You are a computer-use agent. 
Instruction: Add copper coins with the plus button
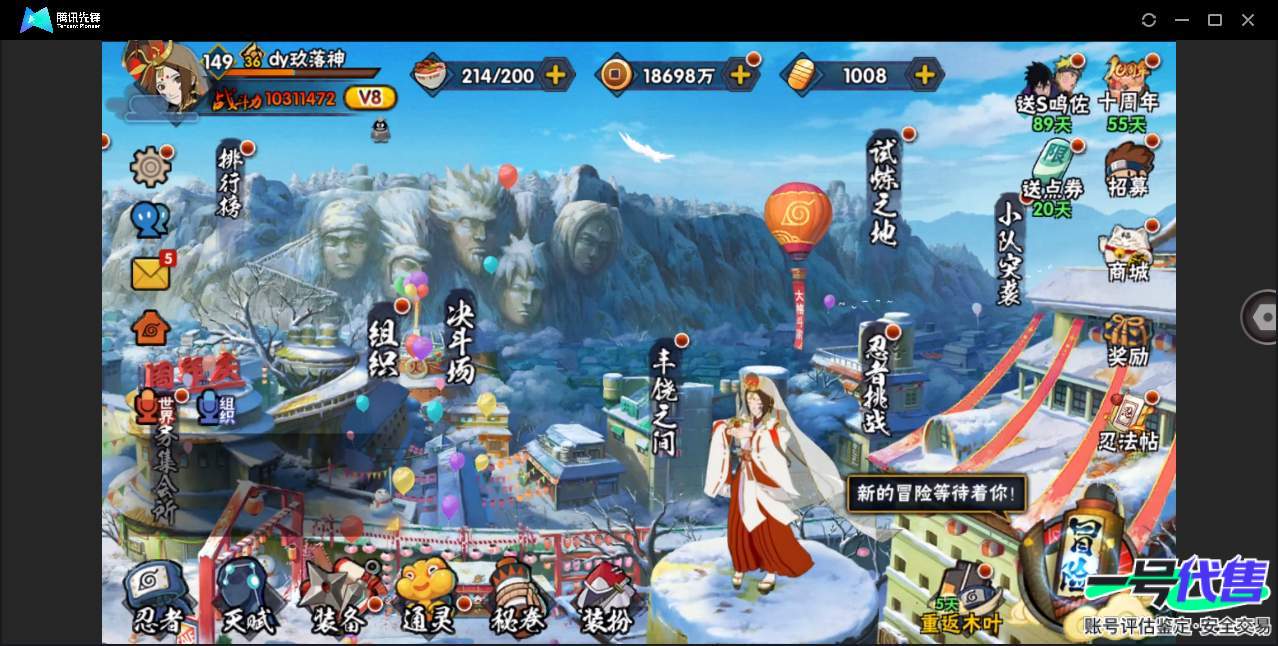(740, 75)
